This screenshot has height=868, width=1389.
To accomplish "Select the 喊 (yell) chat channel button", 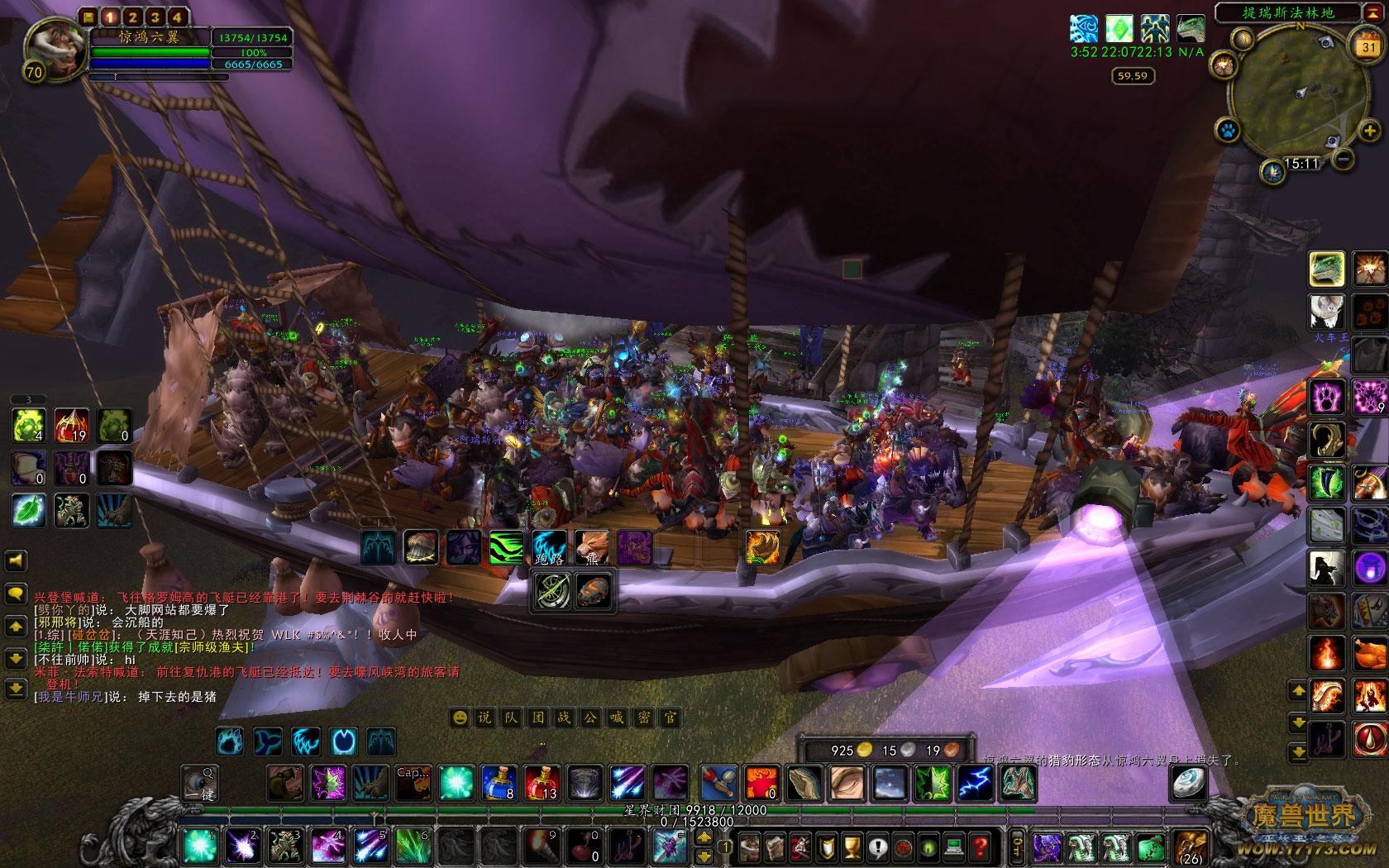I will click(617, 718).
